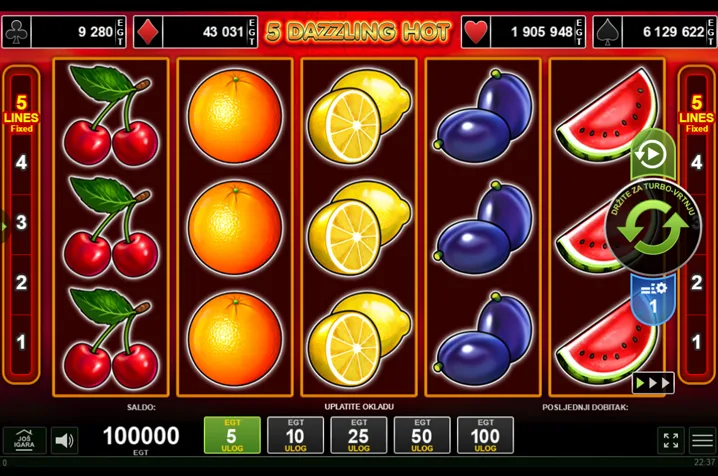Mute sound with the speaker icon
The width and height of the screenshot is (718, 476).
pyautogui.click(x=65, y=440)
